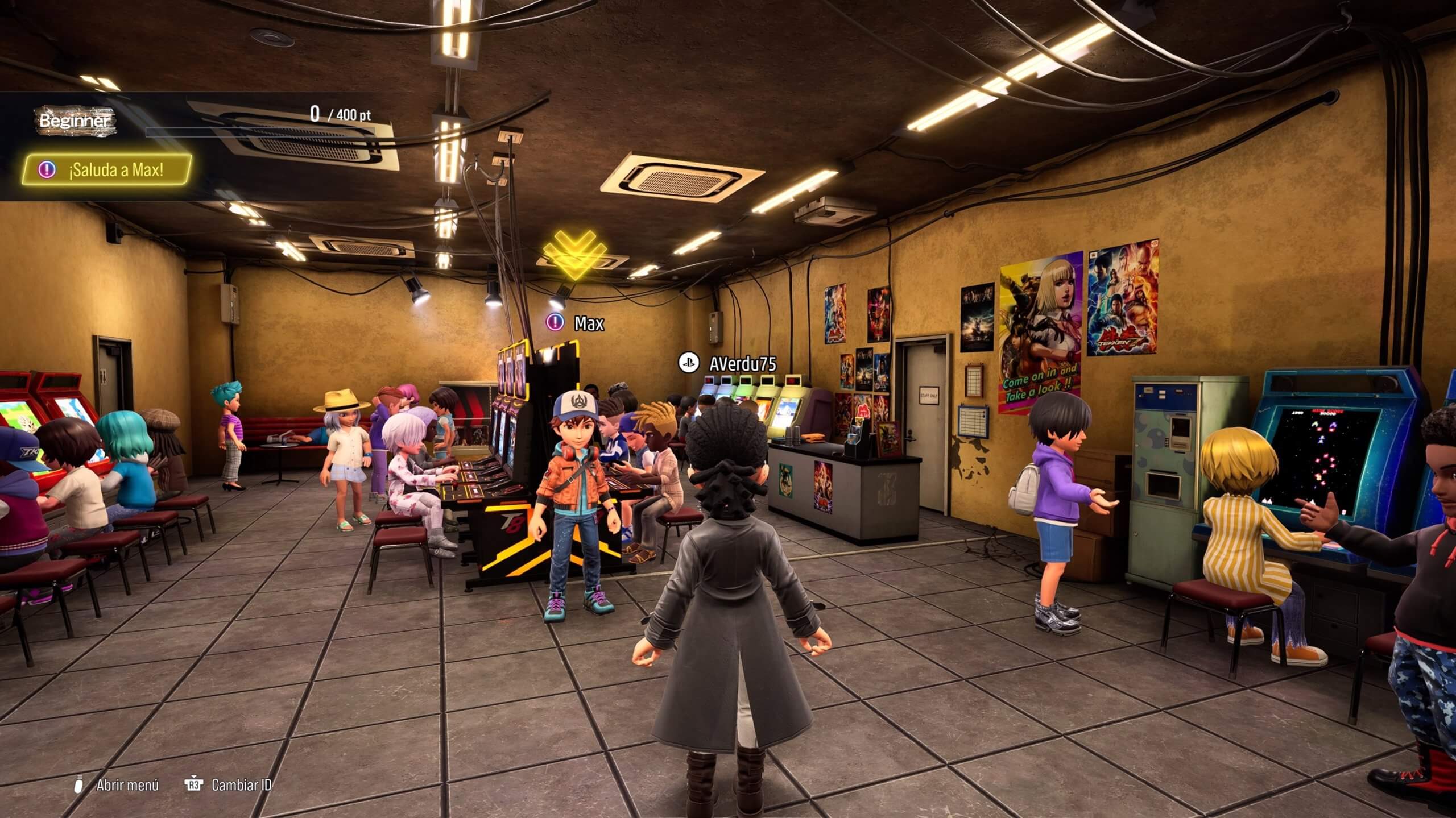Click the yellow arrow quest marker
This screenshot has height=818, width=1456.
574,251
